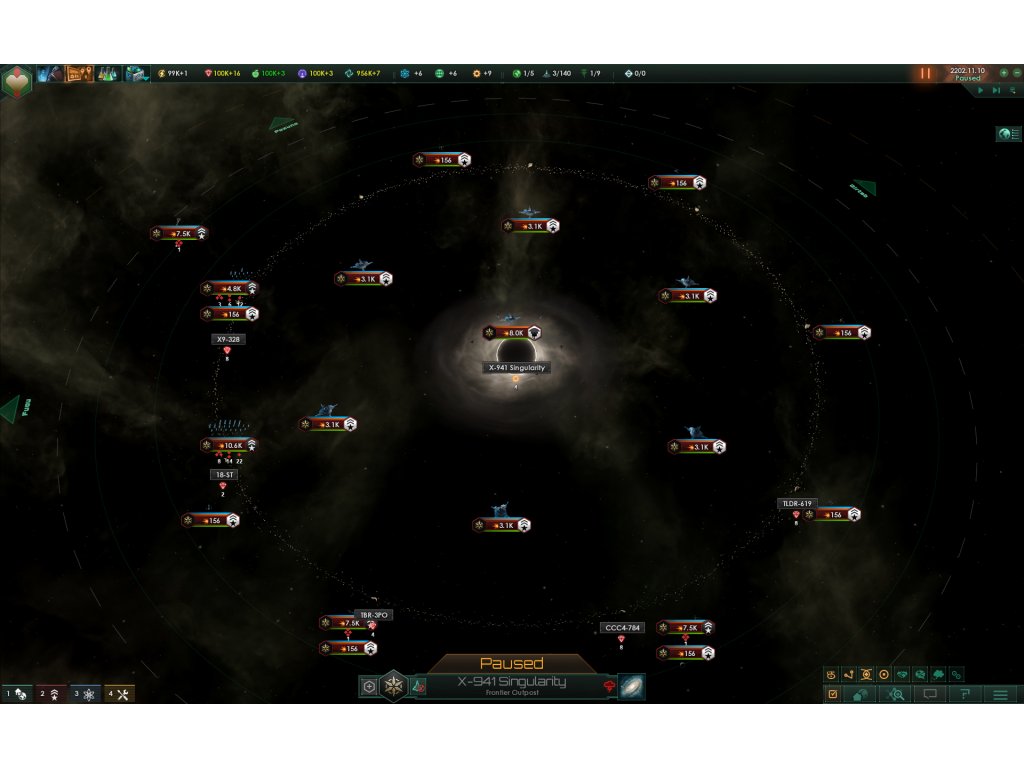Image resolution: width=1024 pixels, height=768 pixels.
Task: Select fleet group 1 hotkey tab
Action: [x=17, y=693]
